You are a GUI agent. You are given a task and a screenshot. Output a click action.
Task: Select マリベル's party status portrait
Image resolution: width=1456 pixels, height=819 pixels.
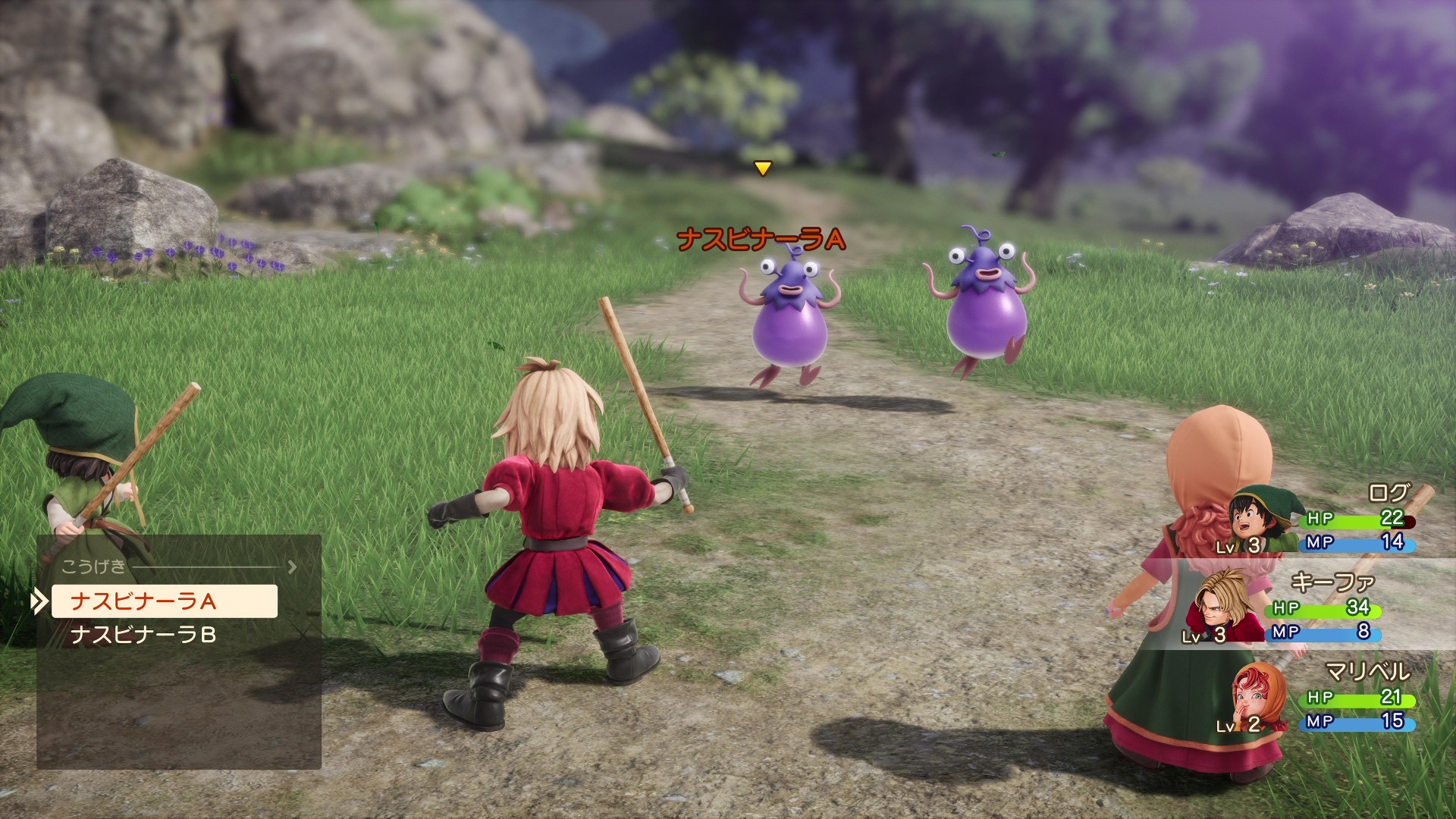coord(1259,696)
